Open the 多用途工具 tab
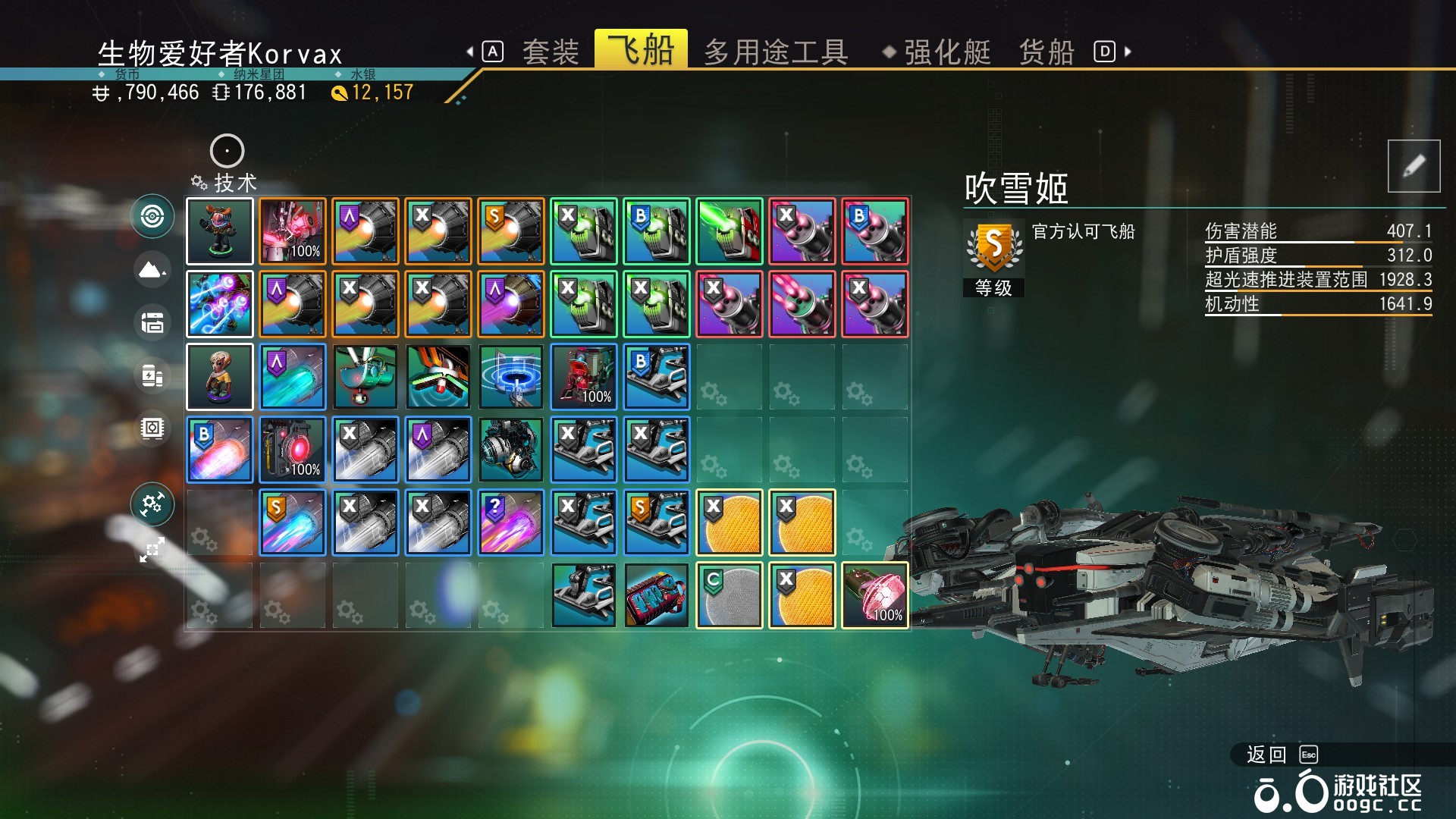This screenshot has width=1456, height=819. pos(775,52)
